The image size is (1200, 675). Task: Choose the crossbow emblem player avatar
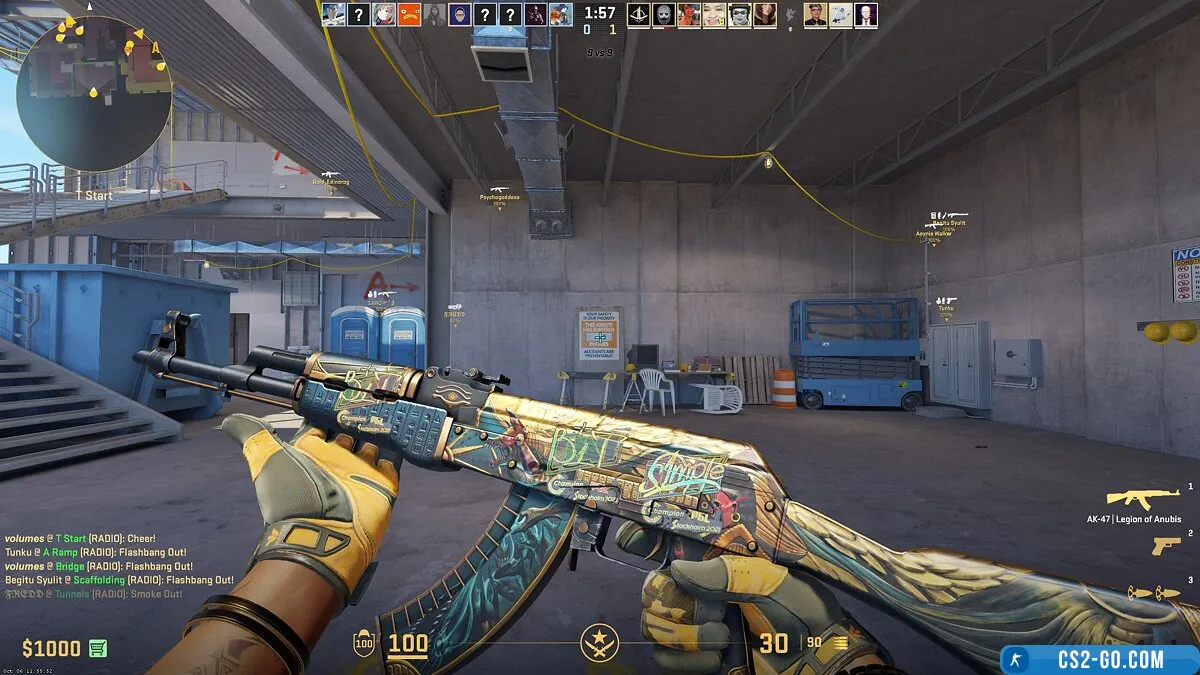coord(638,14)
